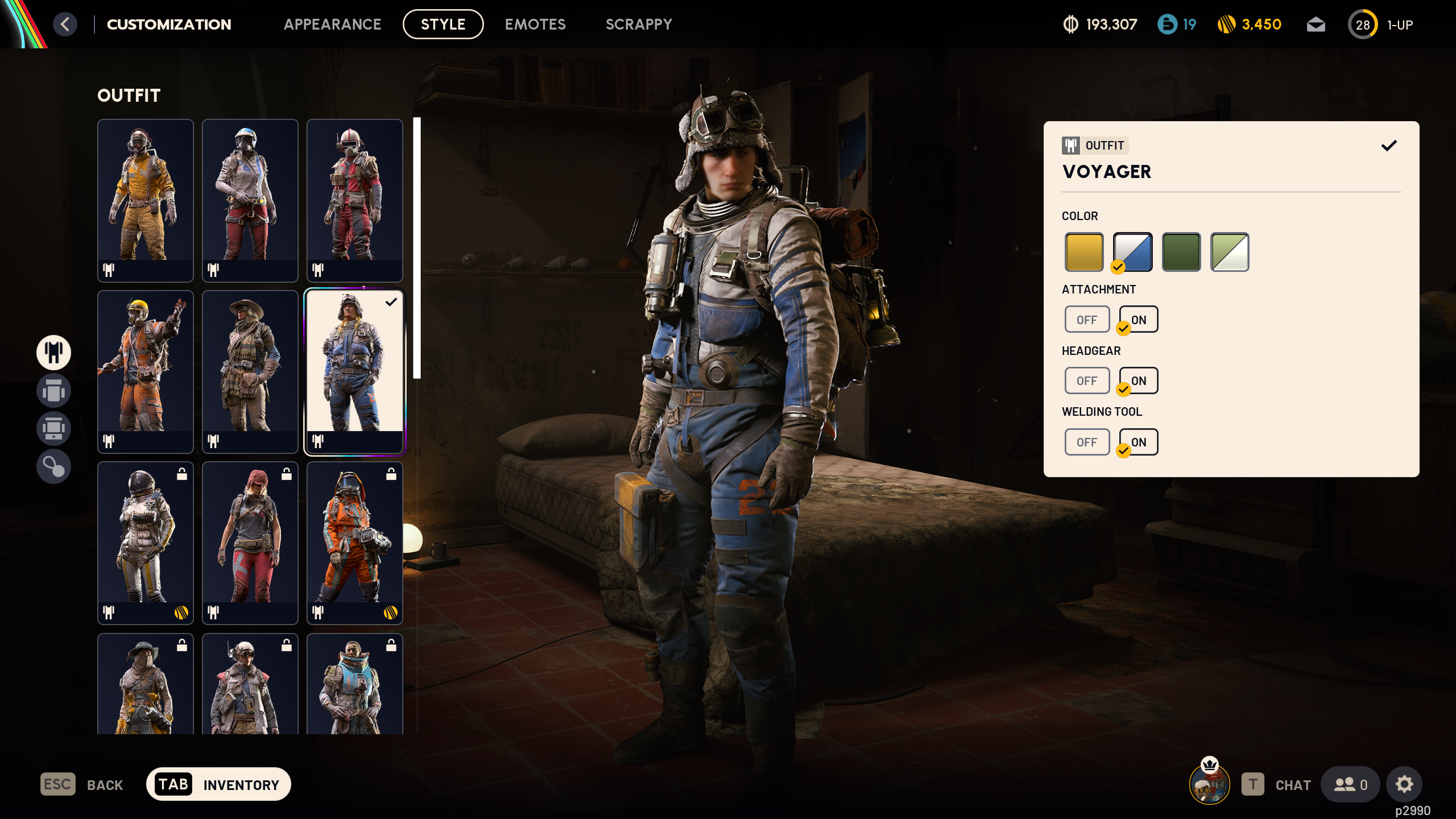
Task: Open the mail inbox icon in the top bar
Action: point(1316,24)
